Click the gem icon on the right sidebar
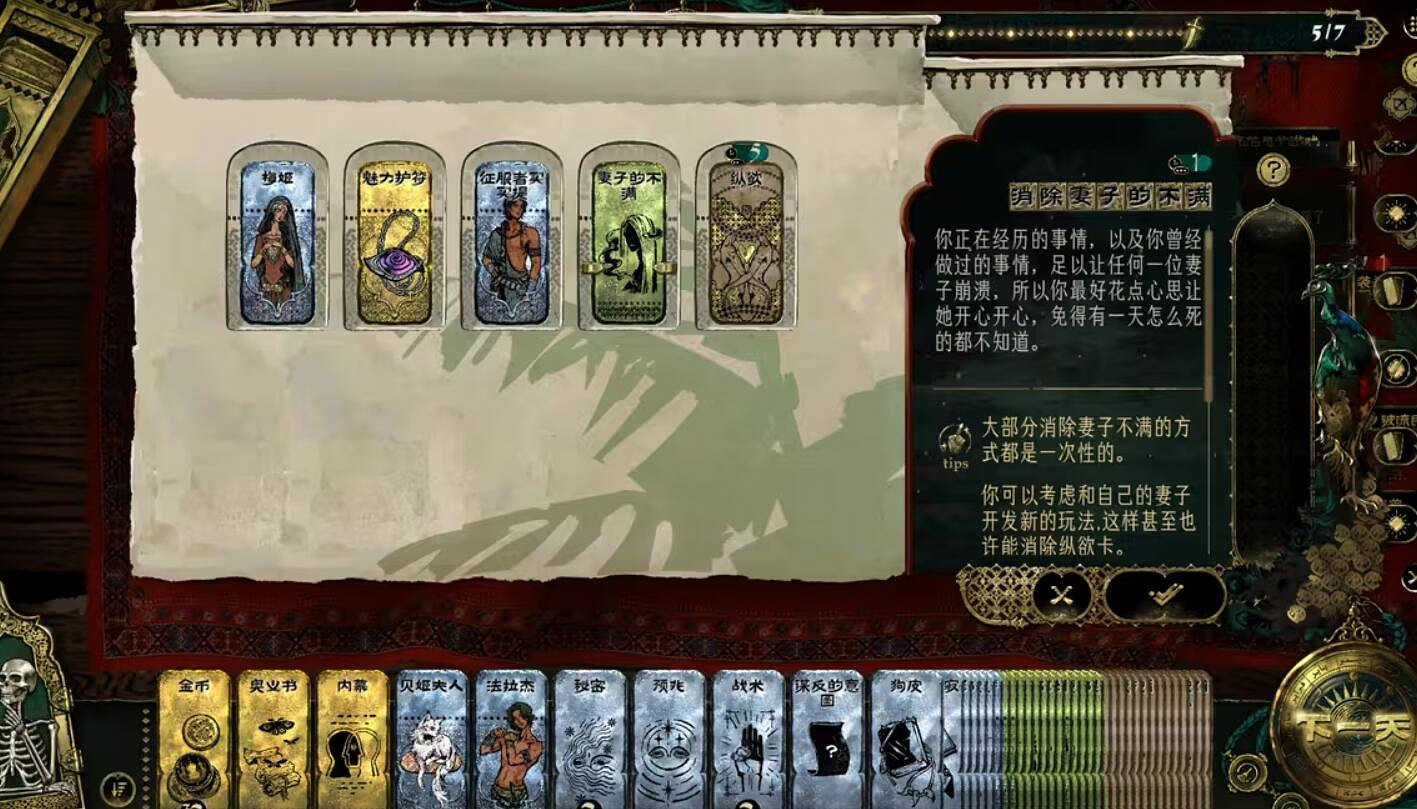Screen dimensions: 1417x809 tap(1397, 212)
